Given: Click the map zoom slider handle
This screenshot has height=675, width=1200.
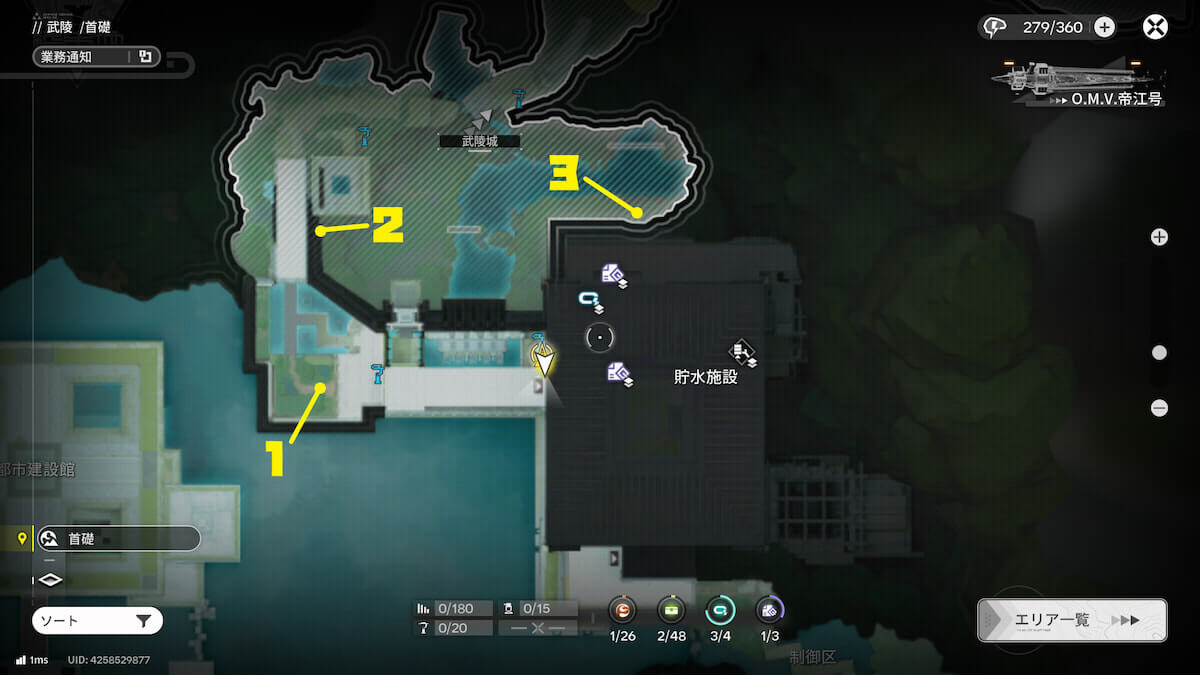Looking at the screenshot, I should [1159, 352].
